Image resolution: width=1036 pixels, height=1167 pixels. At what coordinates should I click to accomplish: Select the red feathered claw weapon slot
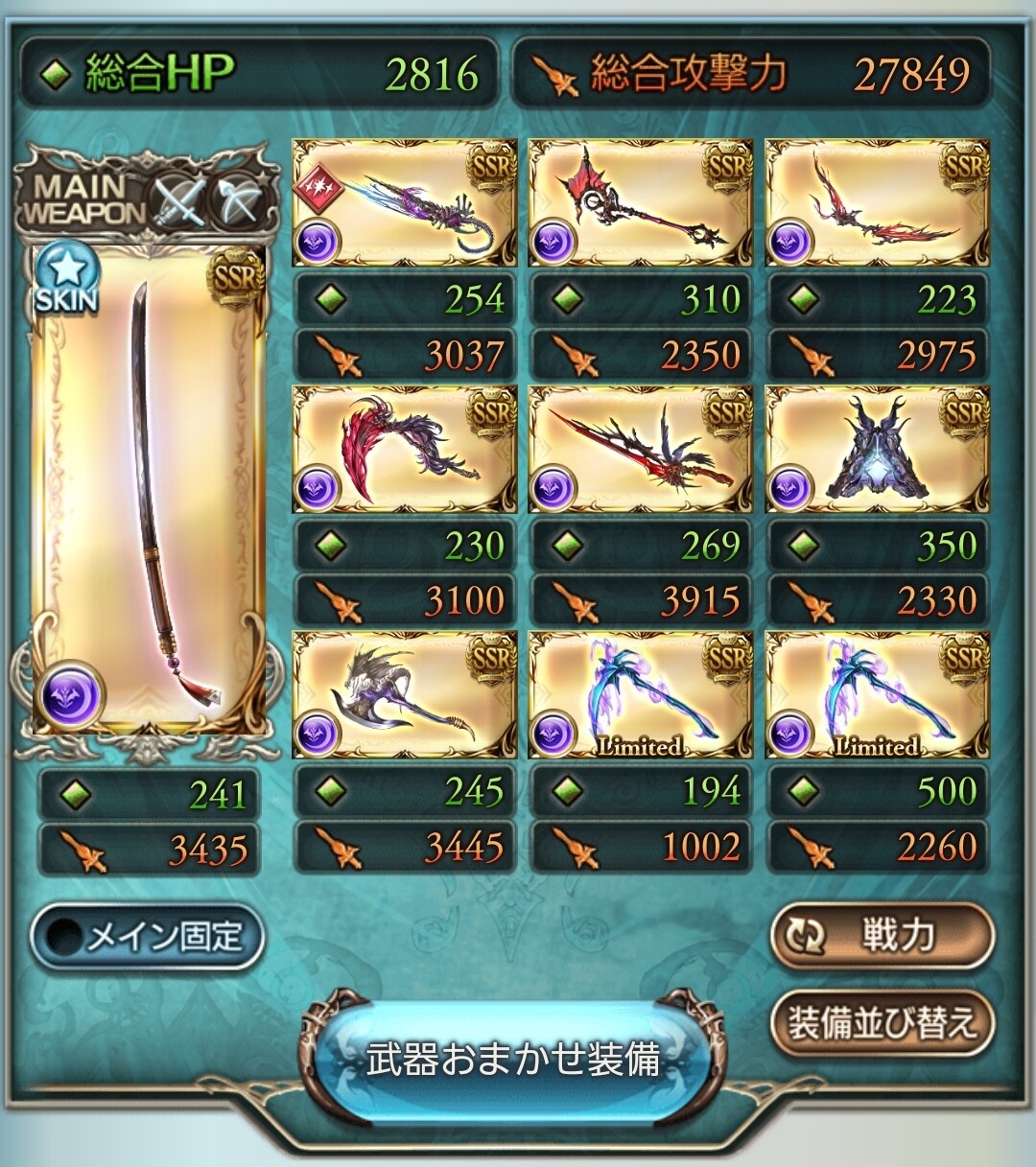pyautogui.click(x=404, y=450)
